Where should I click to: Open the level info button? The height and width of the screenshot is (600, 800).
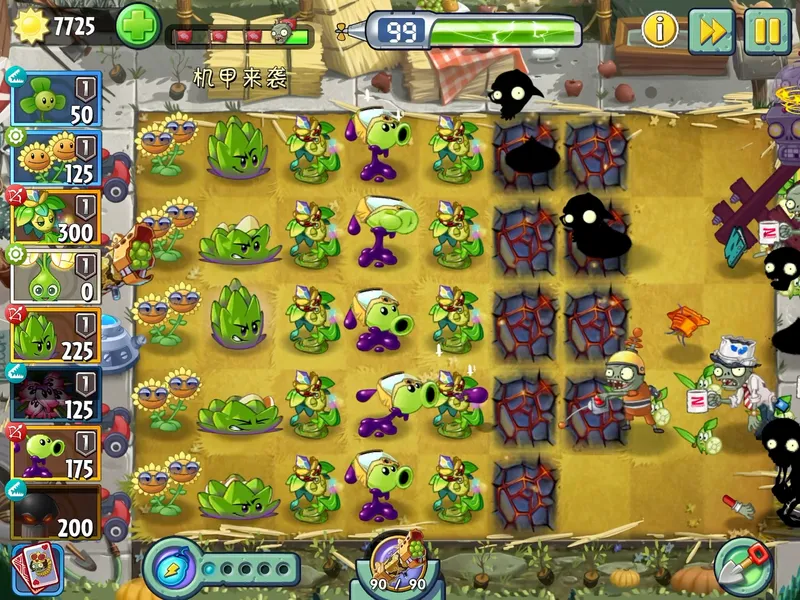click(659, 29)
